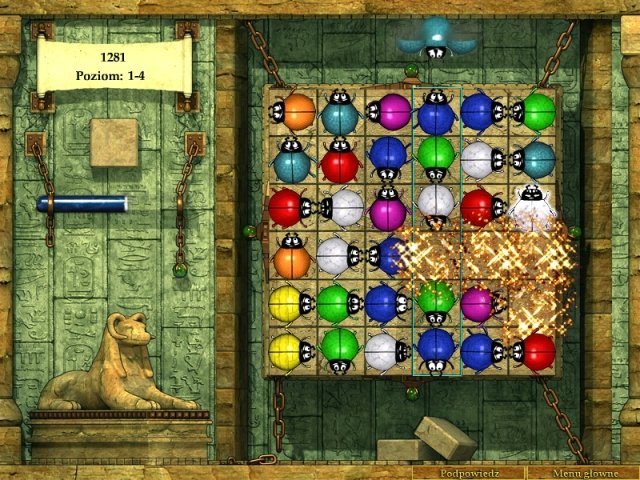640x480 pixels.
Task: Click the yellow beetle in the bottom row
Action: tap(289, 351)
